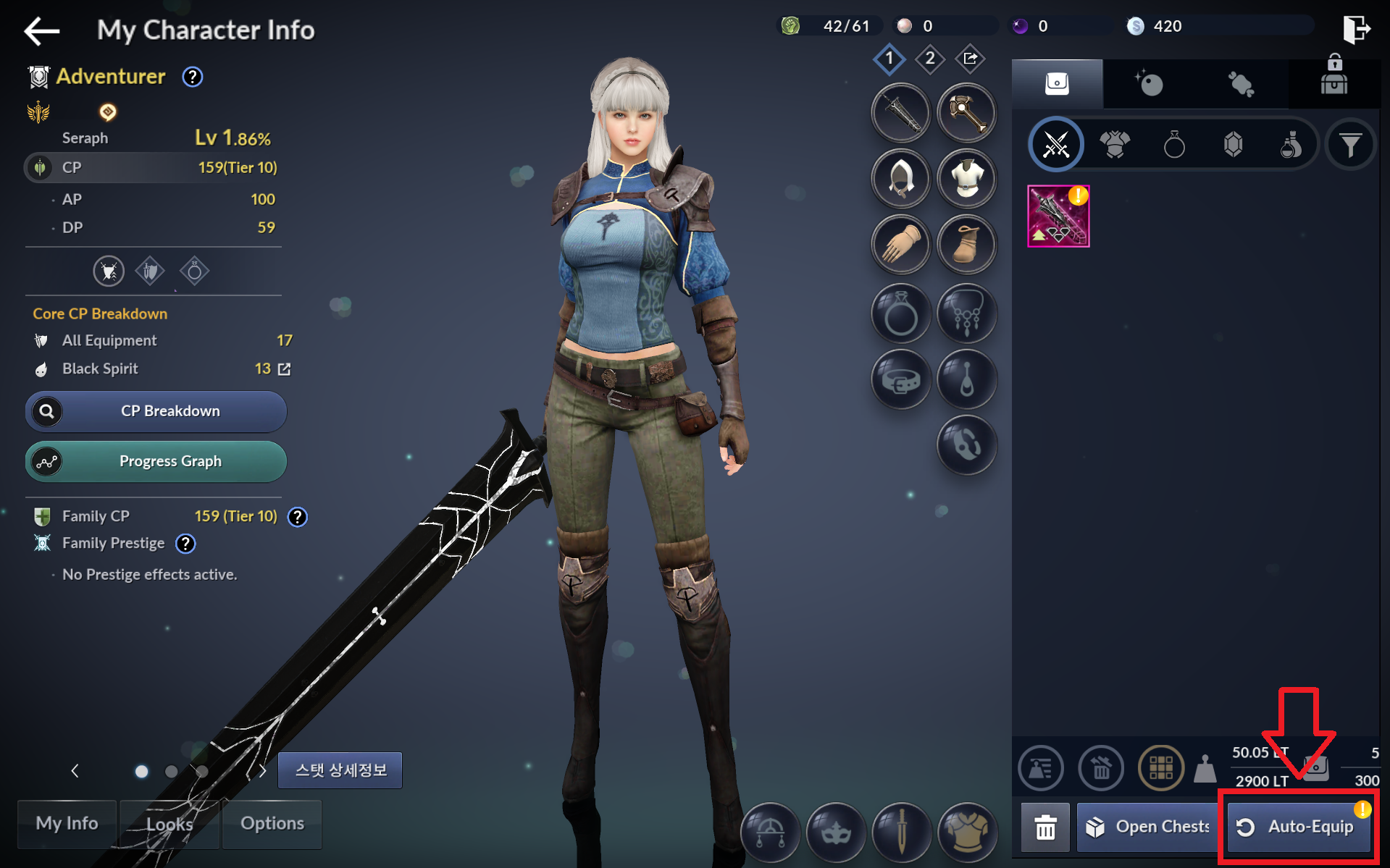Switch to the Looks tab
Image resolution: width=1390 pixels, height=868 pixels.
169,824
